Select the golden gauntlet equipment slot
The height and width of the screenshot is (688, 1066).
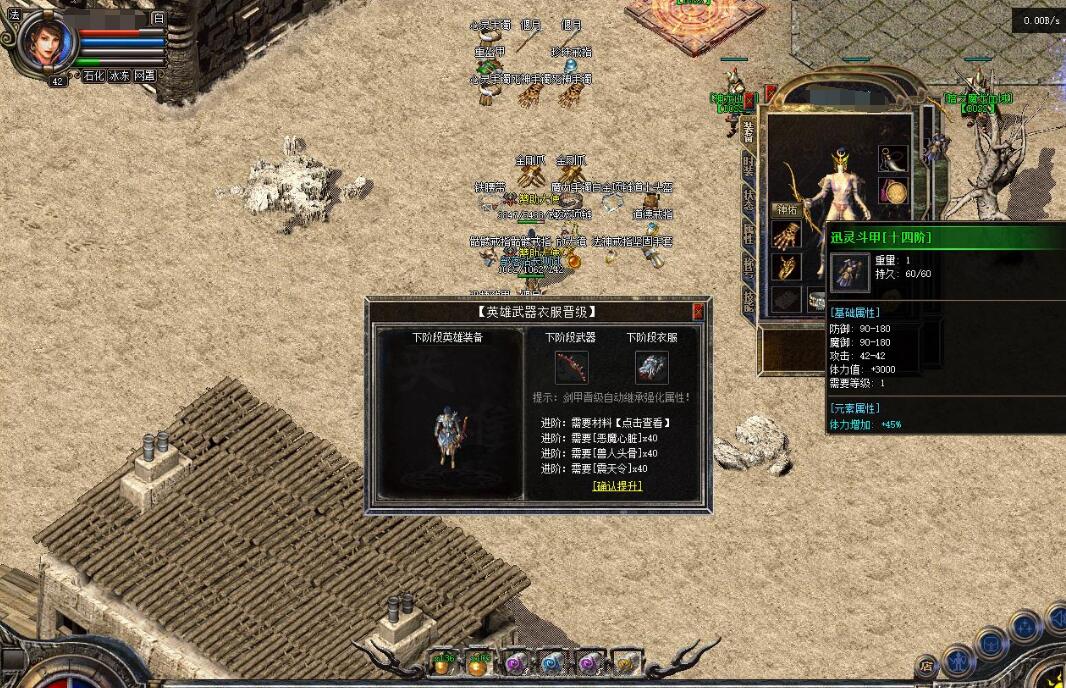pos(786,236)
